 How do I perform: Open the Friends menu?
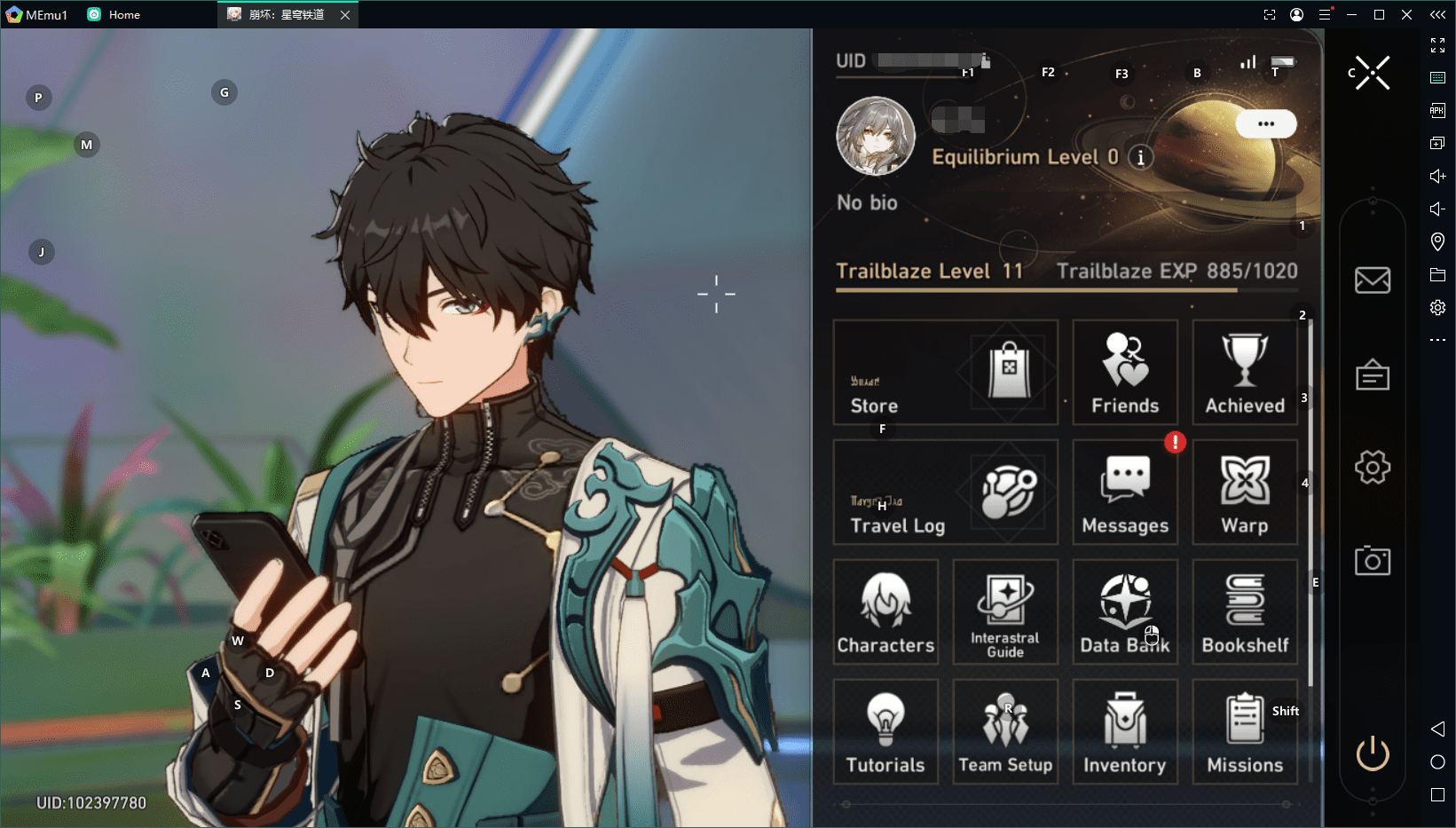click(x=1125, y=372)
